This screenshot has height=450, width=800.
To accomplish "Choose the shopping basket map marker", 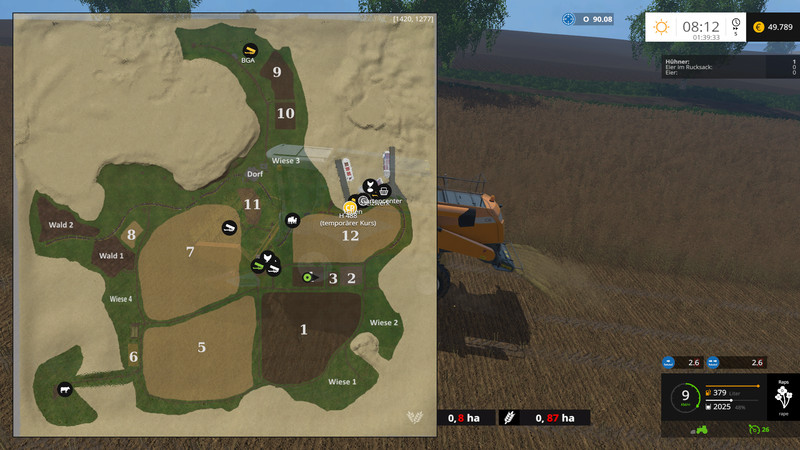I will tap(384, 190).
